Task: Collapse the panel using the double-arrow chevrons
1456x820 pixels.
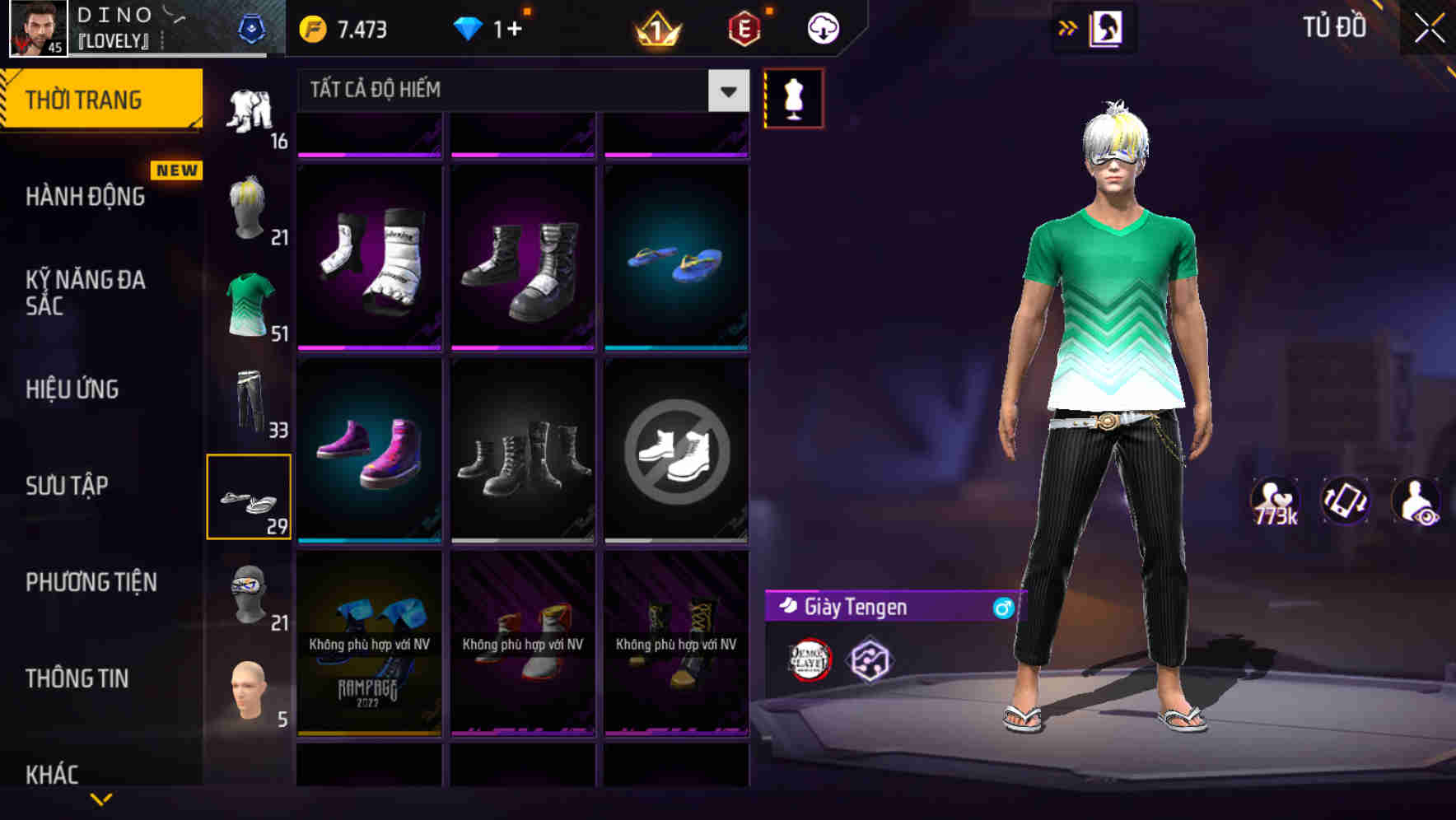Action: point(1067,26)
